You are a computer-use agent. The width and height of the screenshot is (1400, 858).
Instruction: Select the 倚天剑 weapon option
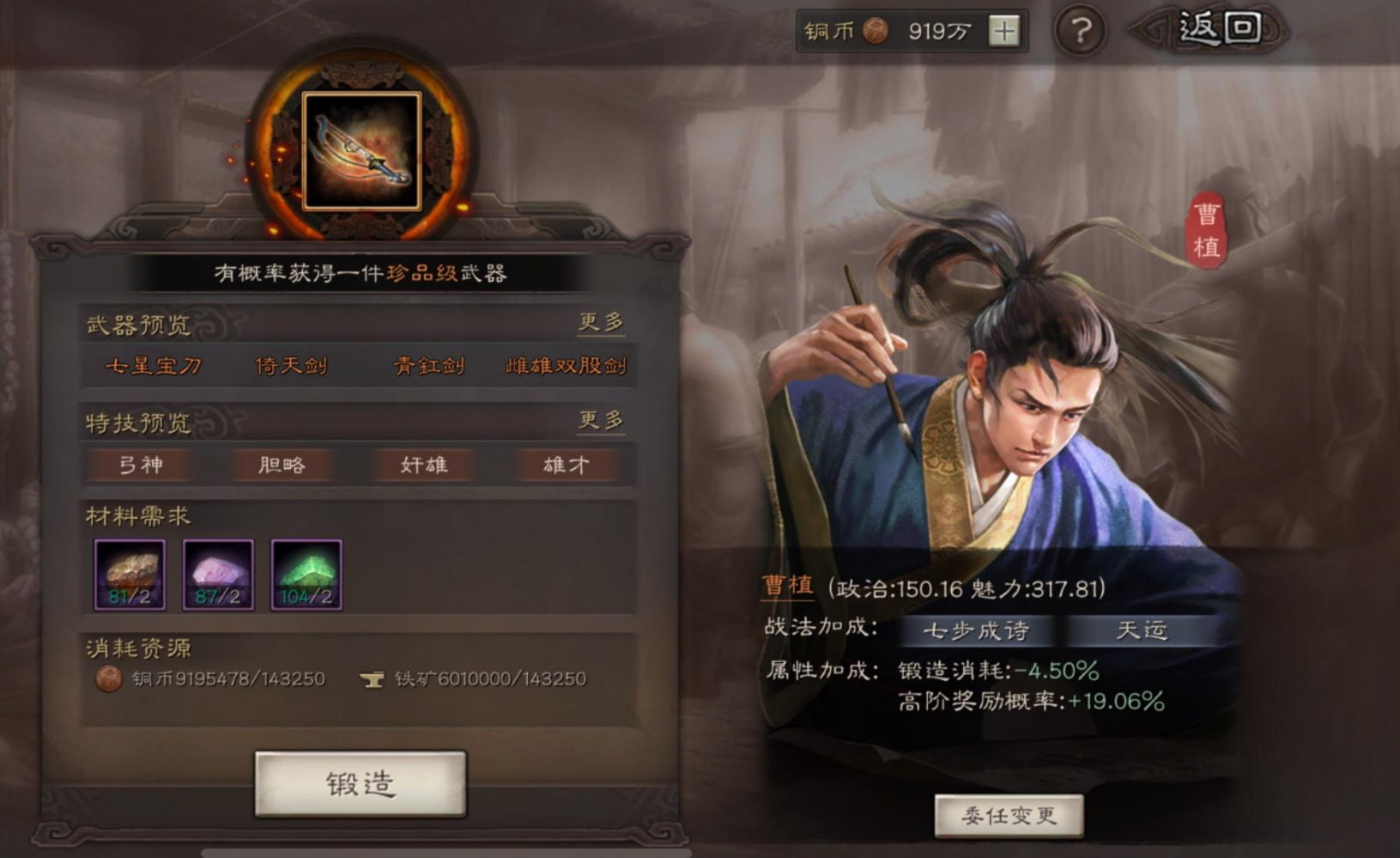pos(291,365)
